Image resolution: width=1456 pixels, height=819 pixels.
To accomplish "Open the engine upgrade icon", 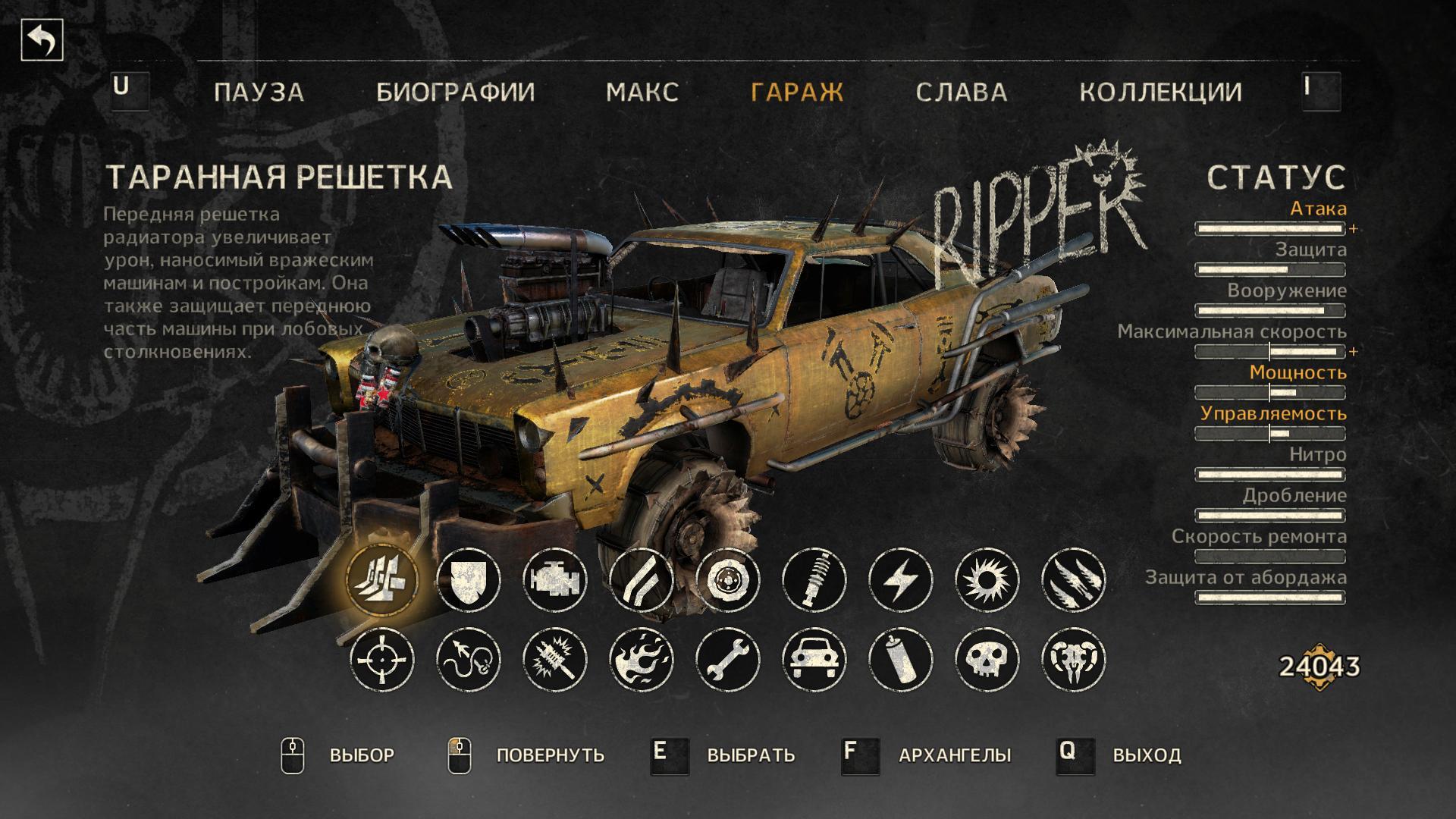I will [x=555, y=581].
